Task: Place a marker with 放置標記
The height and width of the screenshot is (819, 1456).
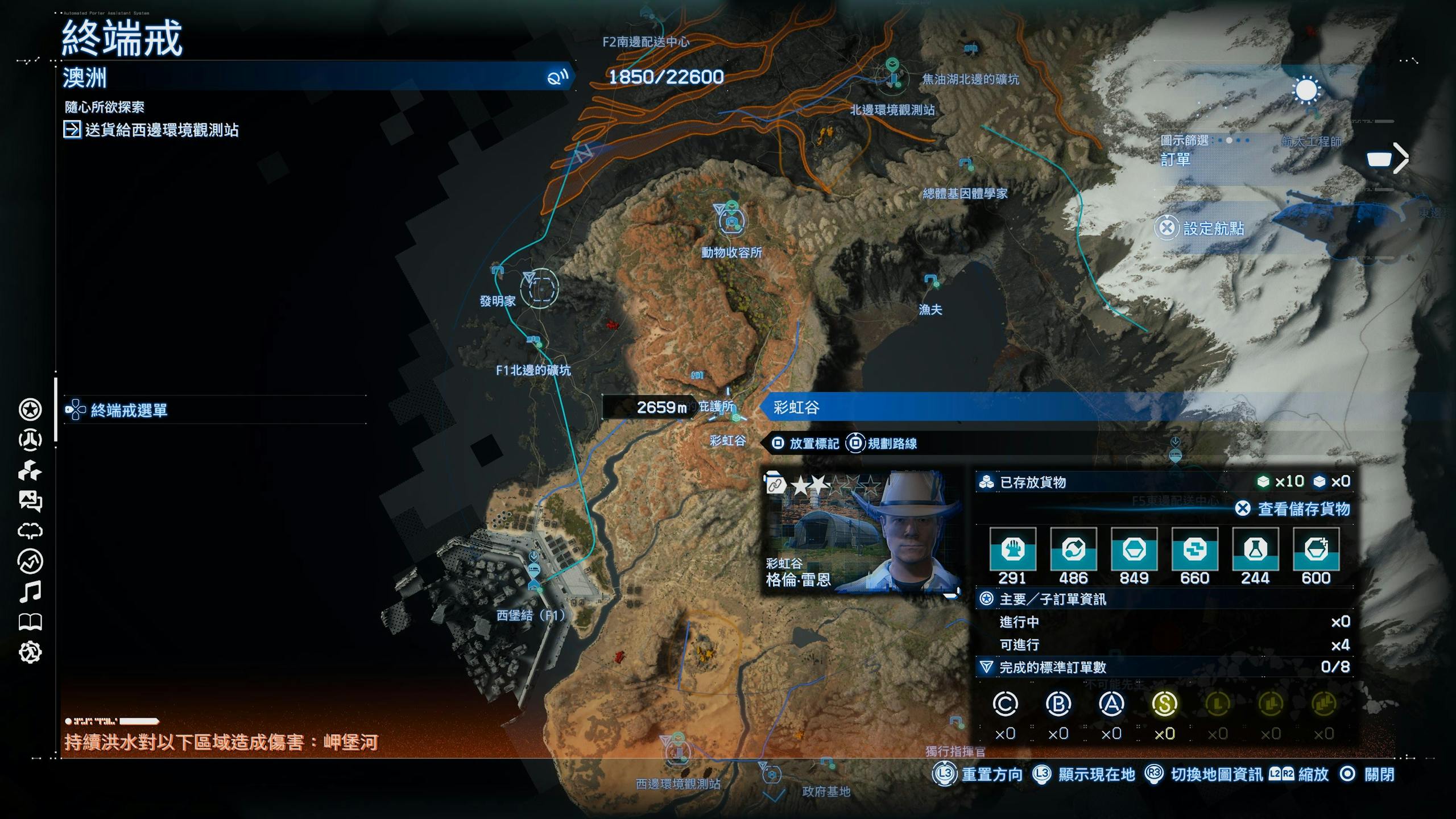Action: pyautogui.click(x=806, y=444)
